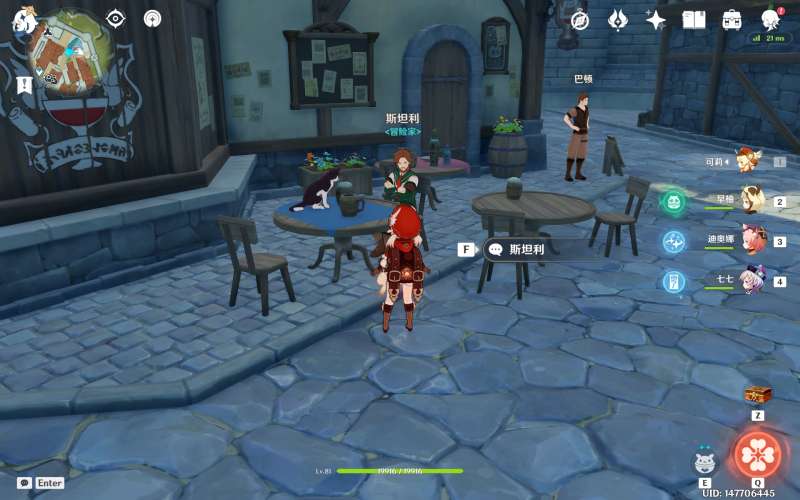Switch to party member 早柚
This screenshot has width=800, height=500.
click(x=750, y=200)
